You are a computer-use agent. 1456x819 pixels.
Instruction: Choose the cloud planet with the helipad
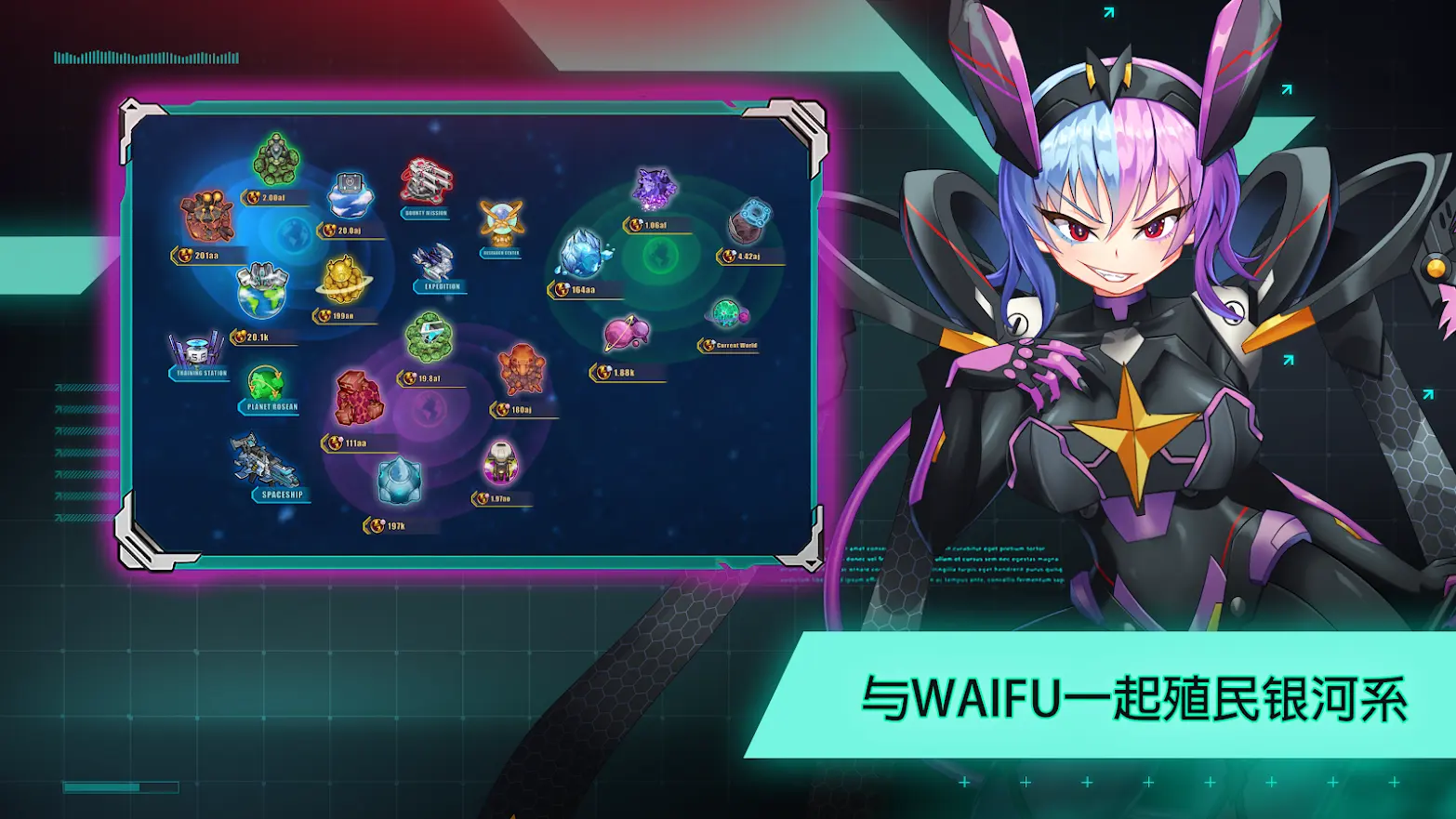[350, 193]
